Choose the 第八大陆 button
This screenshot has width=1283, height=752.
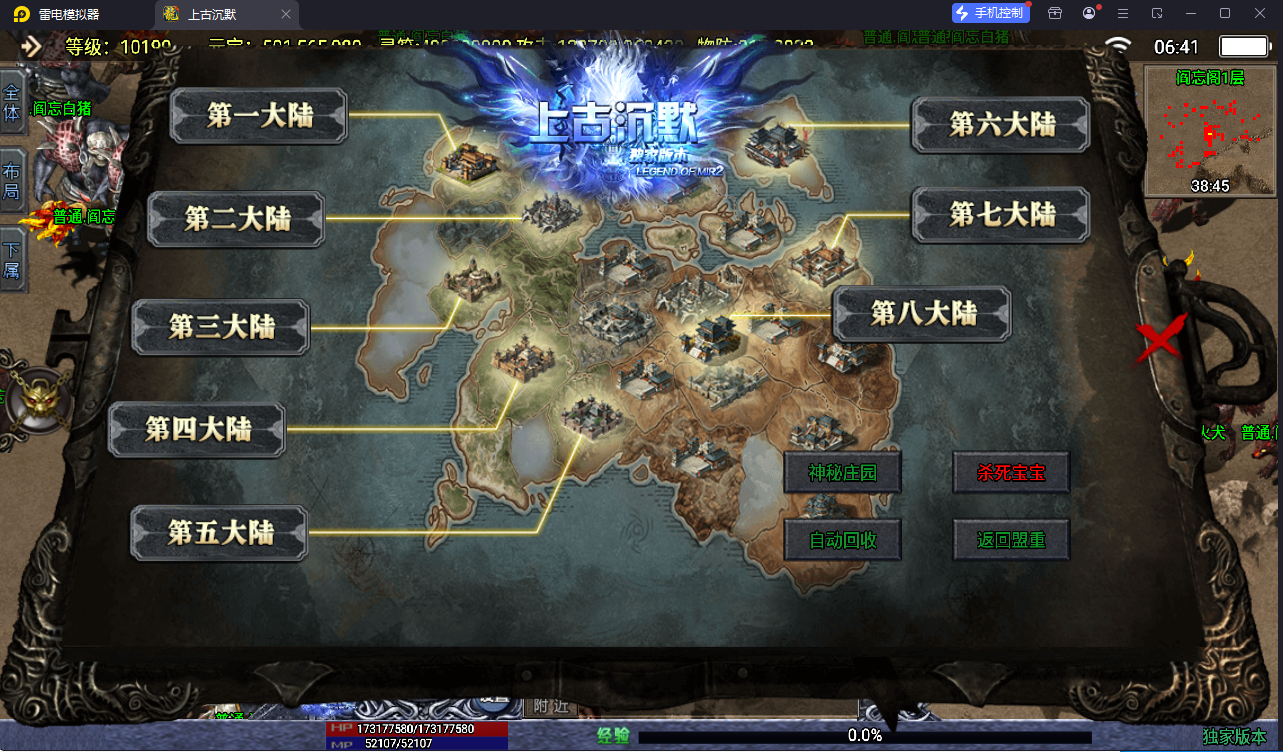pos(922,313)
